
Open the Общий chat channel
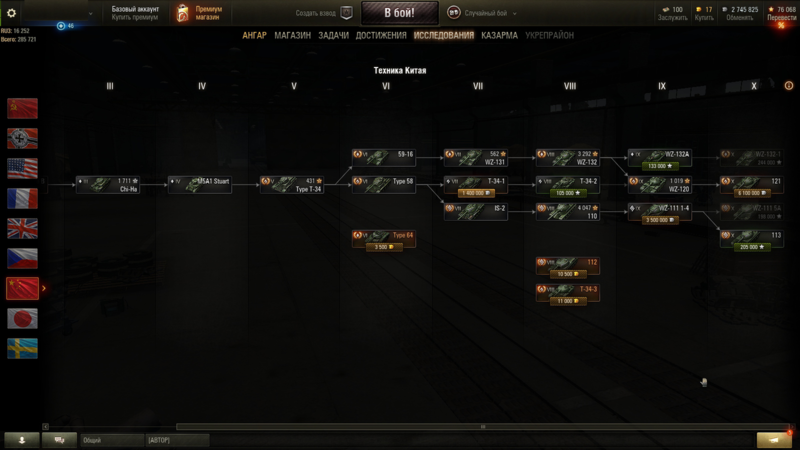point(110,439)
